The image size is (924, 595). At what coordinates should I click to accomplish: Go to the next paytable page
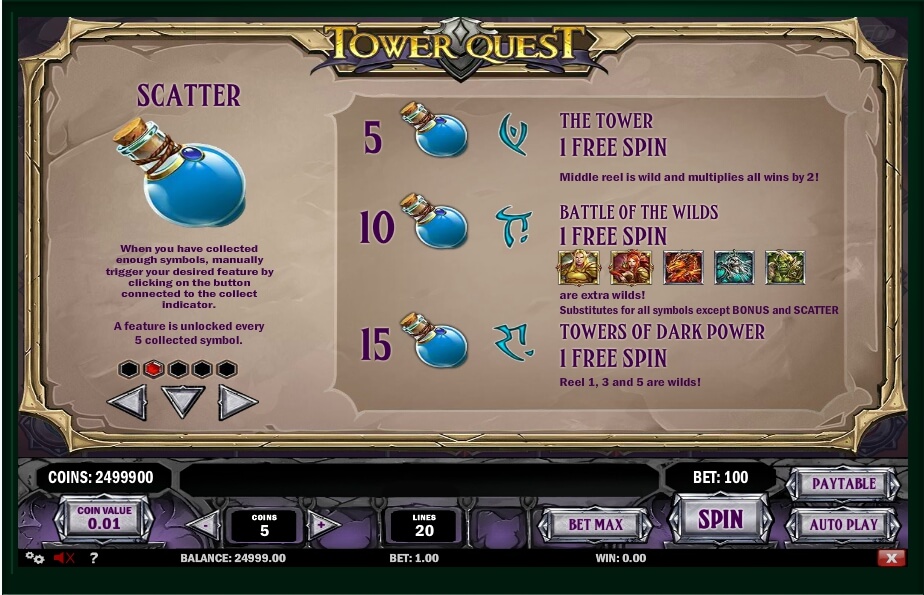tap(238, 402)
